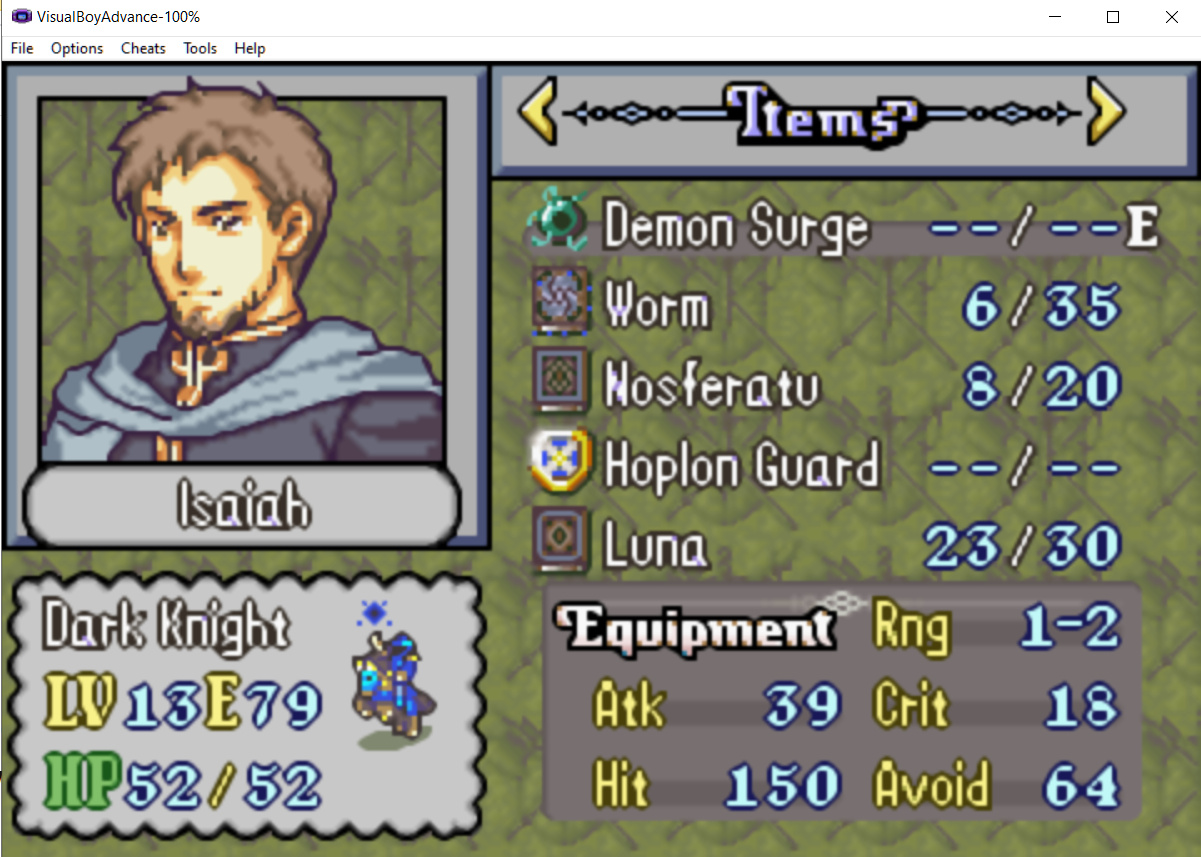Select the Demon Surge item row
Screen dimensions: 1201x857
point(736,228)
